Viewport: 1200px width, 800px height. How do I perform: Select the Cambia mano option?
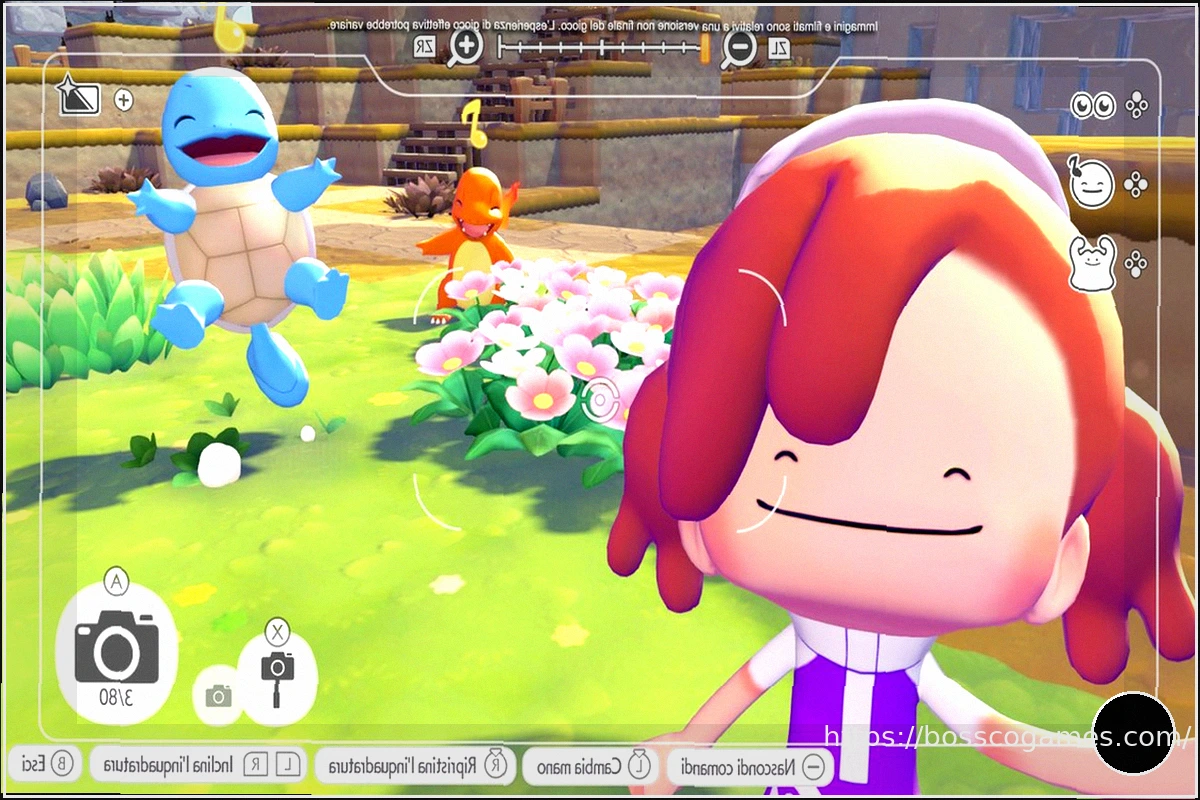click(x=589, y=767)
